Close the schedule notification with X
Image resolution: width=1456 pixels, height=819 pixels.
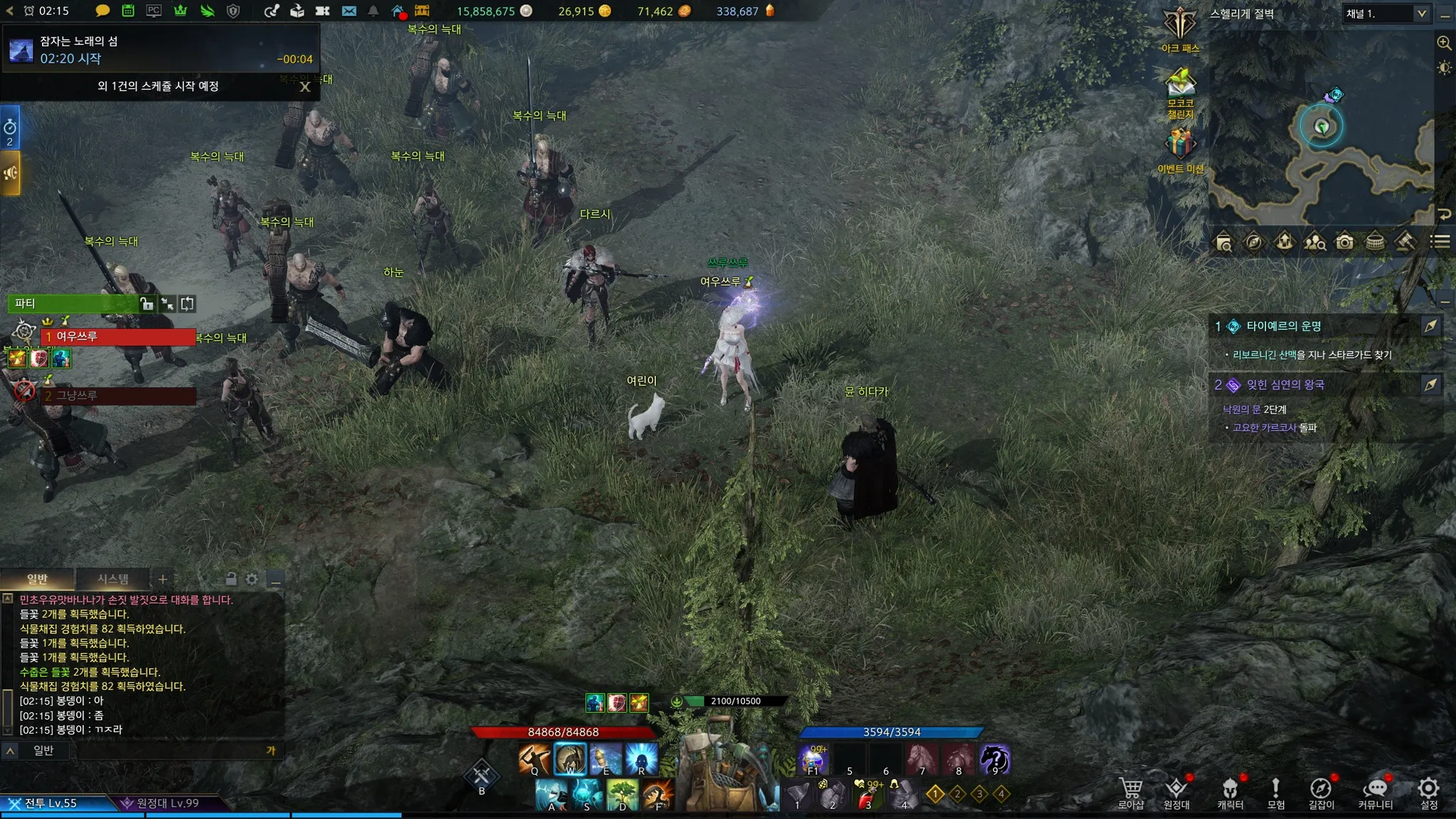tap(305, 87)
